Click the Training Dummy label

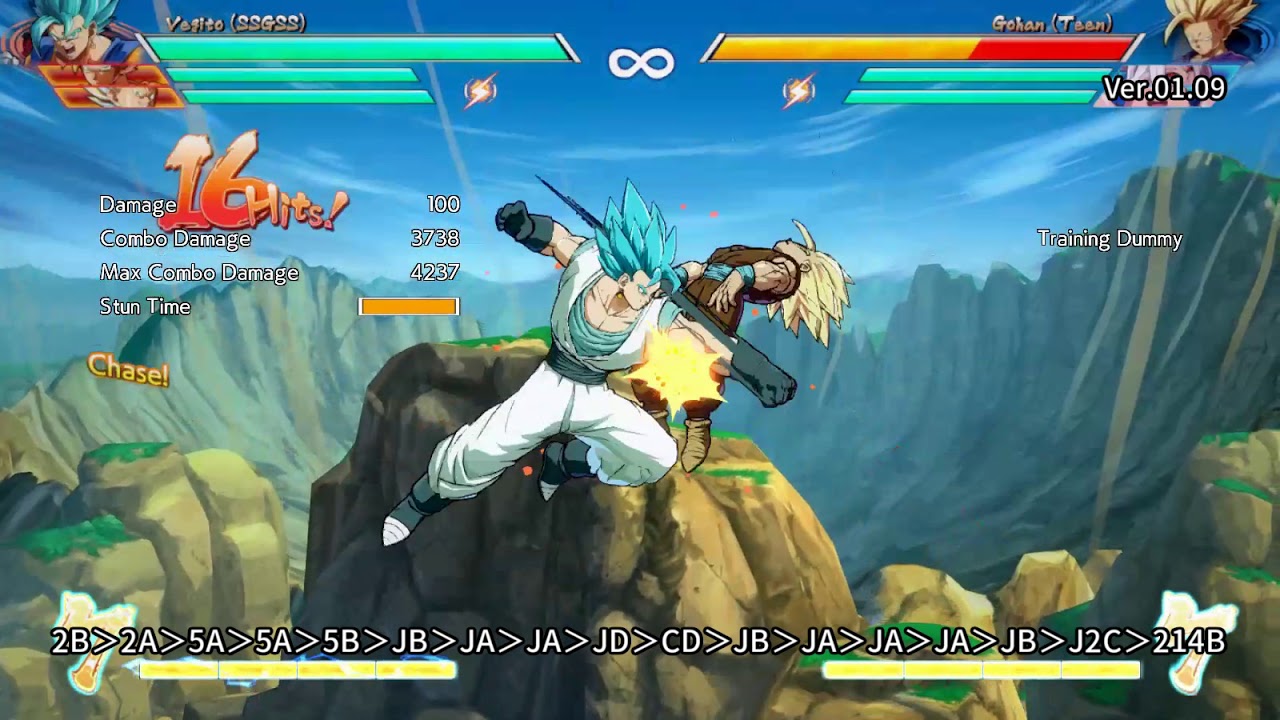pyautogui.click(x=1108, y=240)
